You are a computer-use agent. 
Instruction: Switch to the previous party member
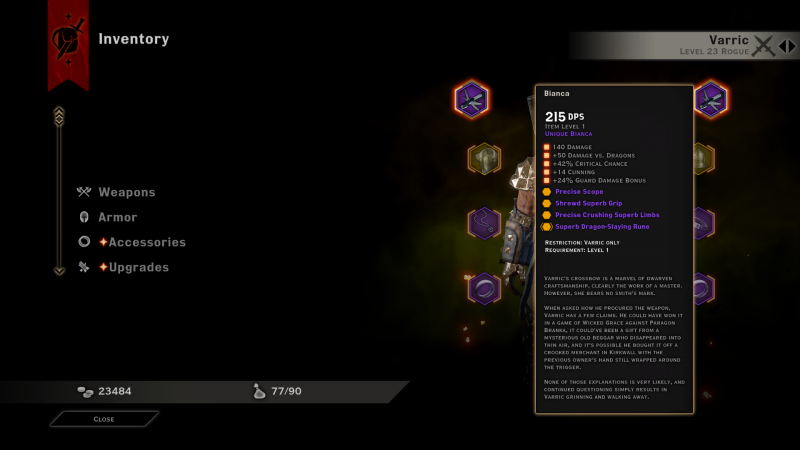tap(782, 45)
